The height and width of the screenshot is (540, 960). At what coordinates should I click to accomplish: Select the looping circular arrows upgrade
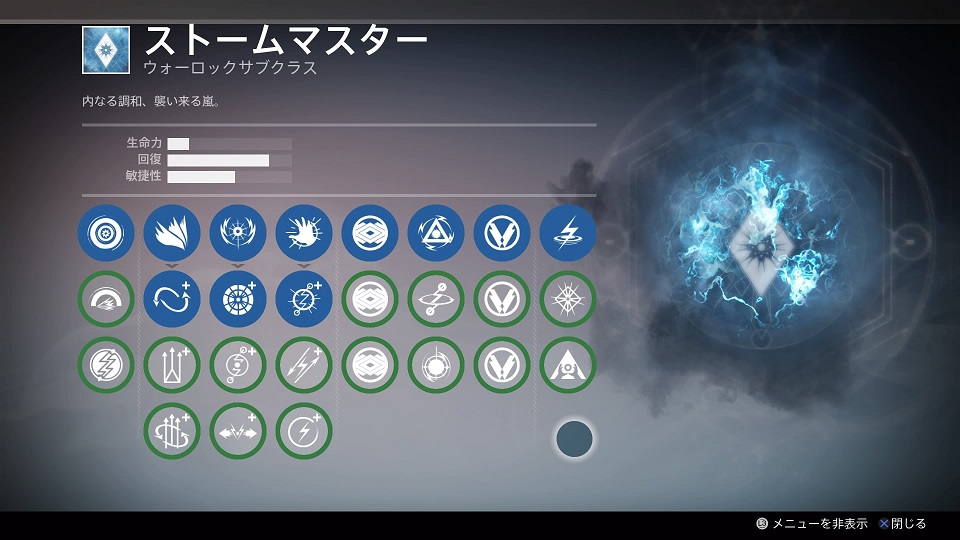[172, 300]
